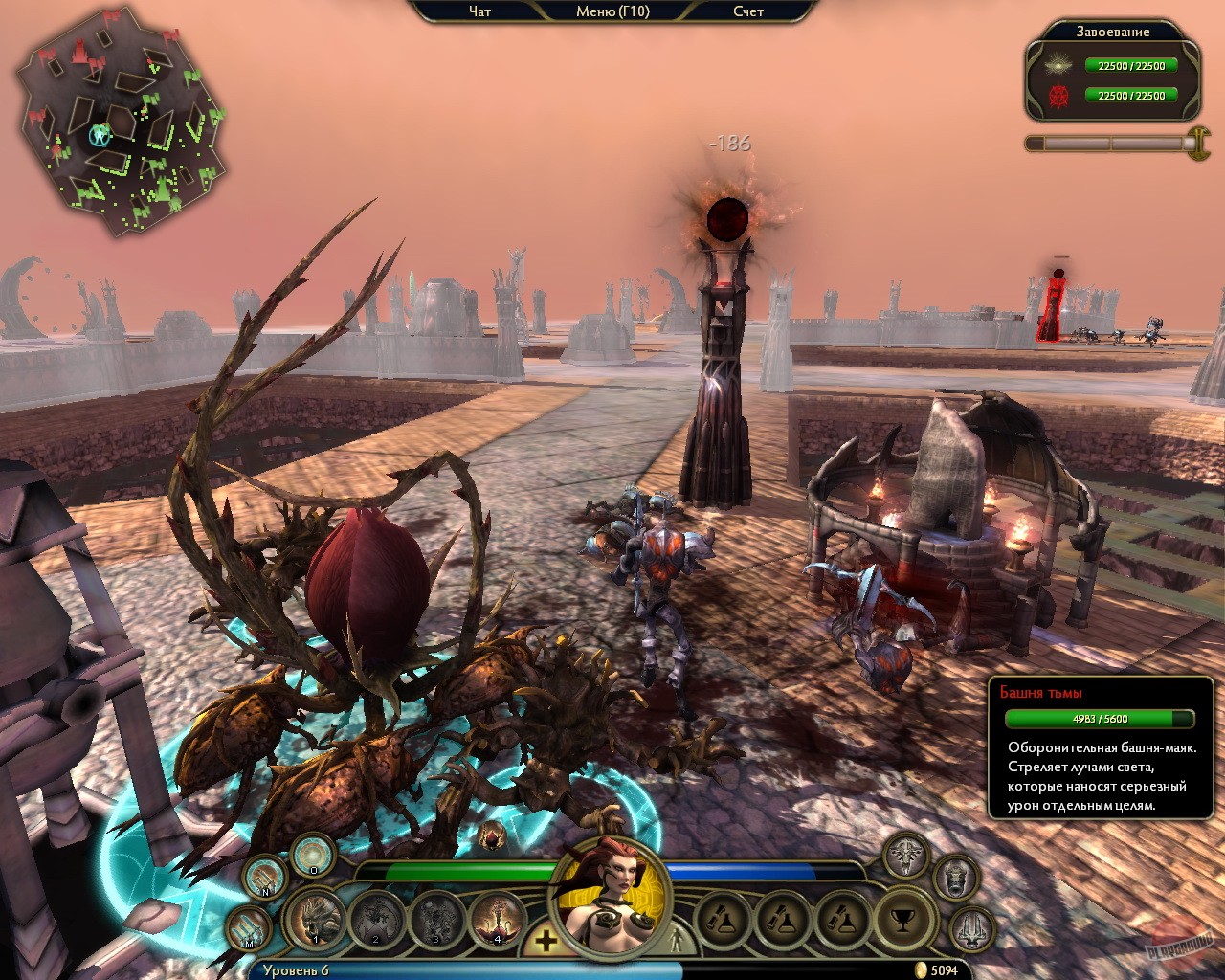The image size is (1225, 980).
Task: Open the stone face icon
Action: coord(954,877)
